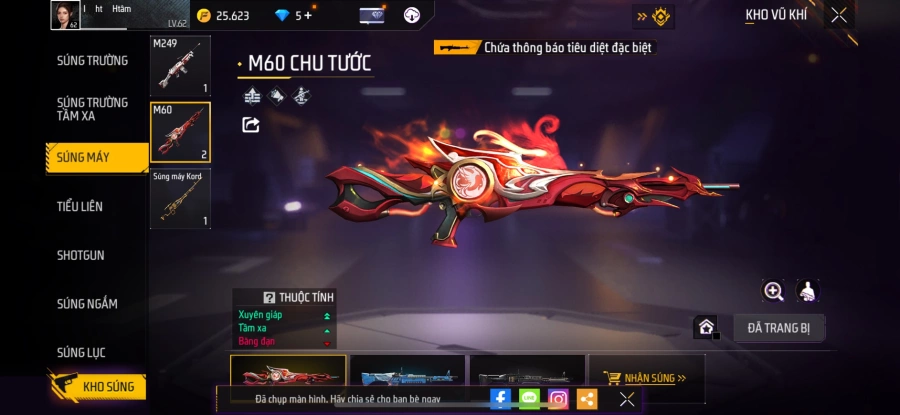Select the Tiểu Liên weapon category

click(80, 206)
